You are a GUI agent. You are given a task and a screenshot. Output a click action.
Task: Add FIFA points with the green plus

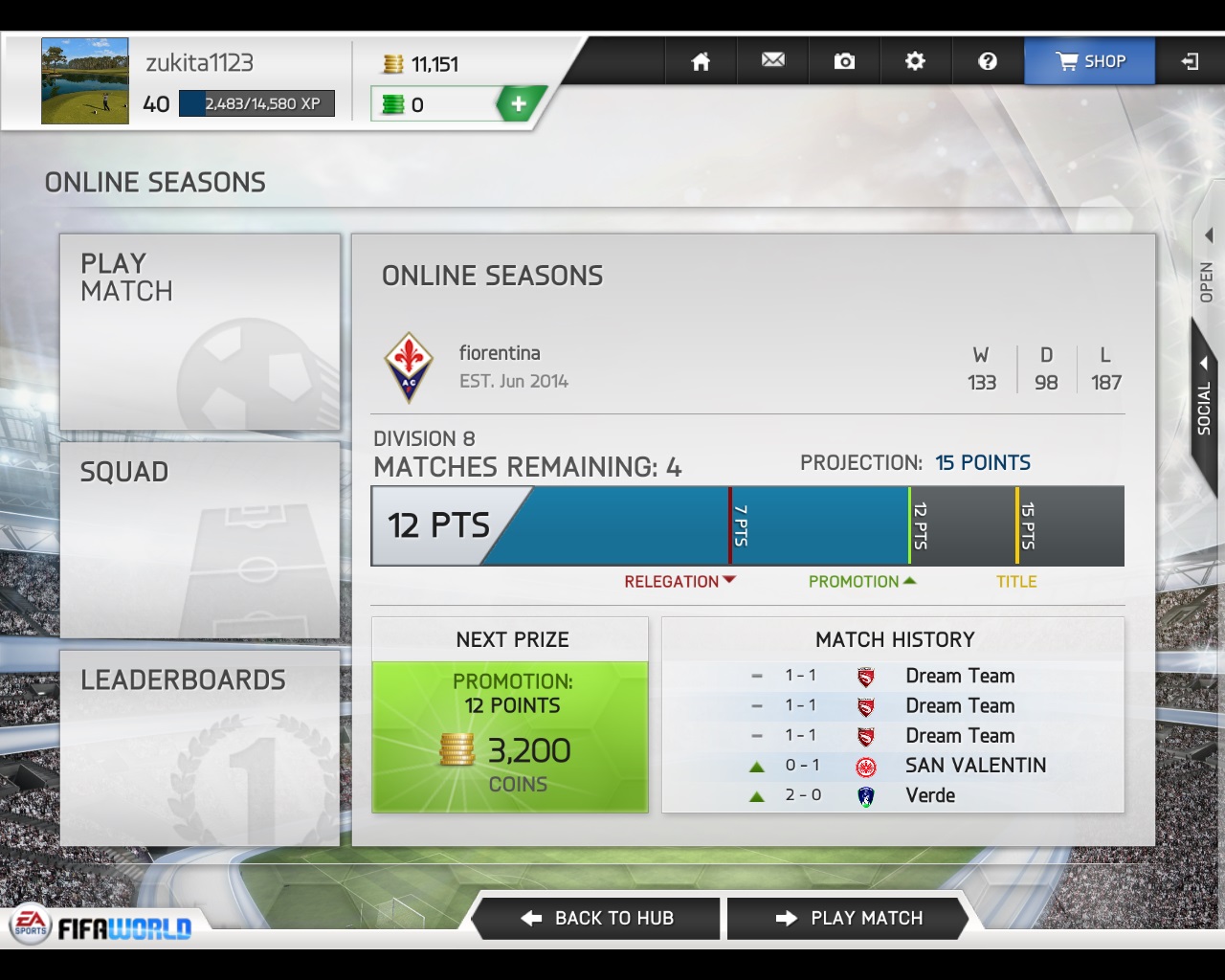click(519, 104)
